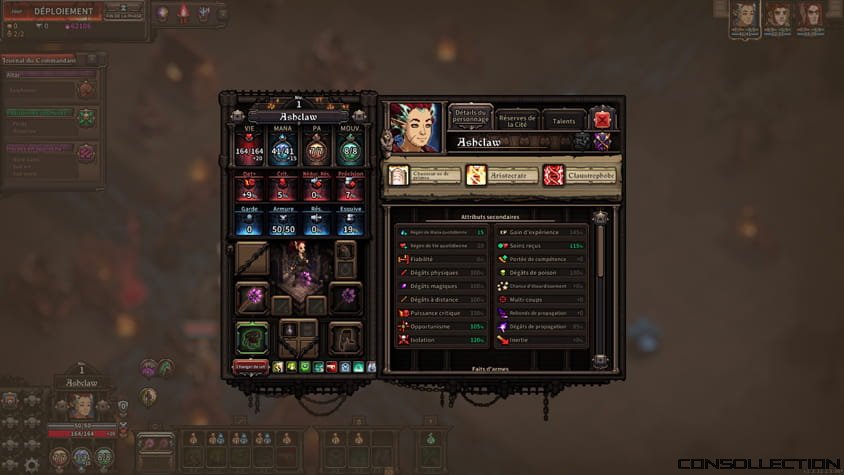The image size is (844, 475).
Task: Open settings with the gear icon
Action: coord(32,465)
